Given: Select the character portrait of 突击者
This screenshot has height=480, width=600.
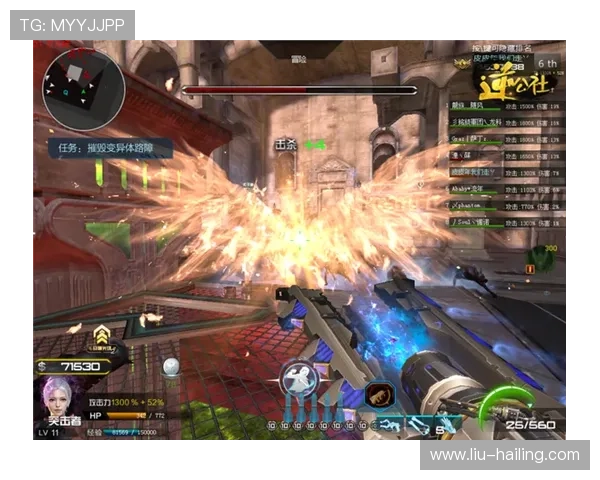Looking at the screenshot, I should (x=60, y=402).
